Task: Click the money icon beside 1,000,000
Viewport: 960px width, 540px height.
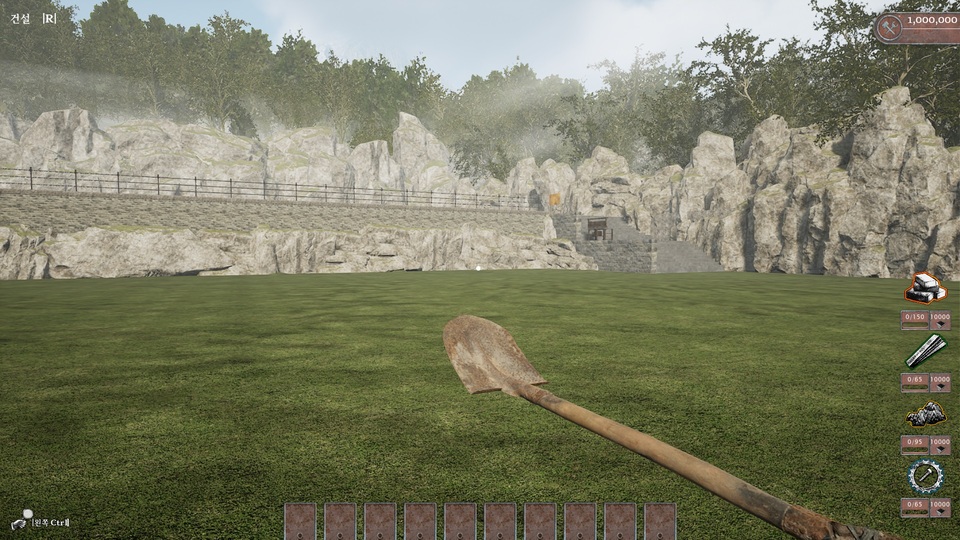Action: pos(890,28)
